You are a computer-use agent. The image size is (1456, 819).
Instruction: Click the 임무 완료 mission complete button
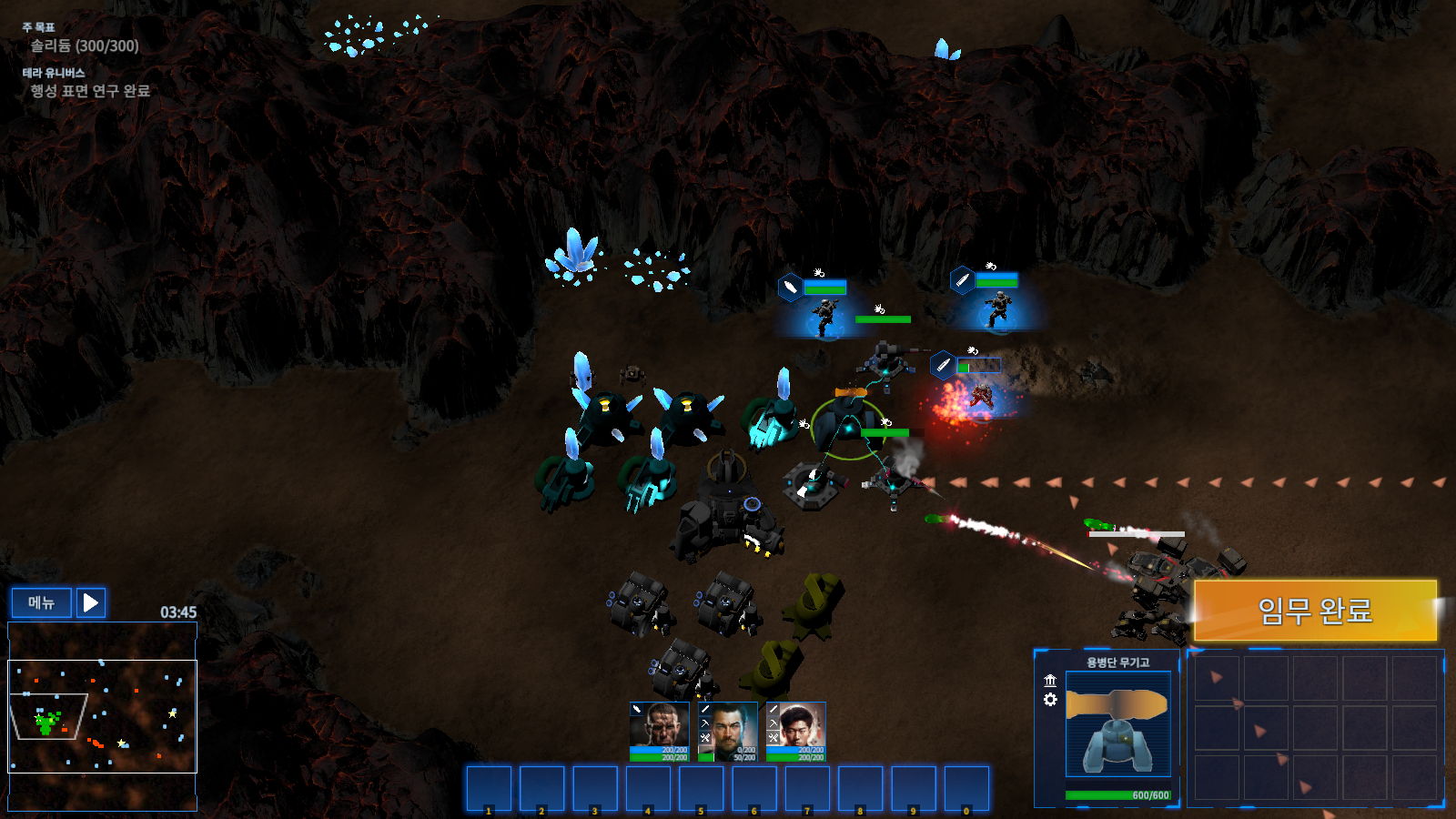(x=1315, y=610)
